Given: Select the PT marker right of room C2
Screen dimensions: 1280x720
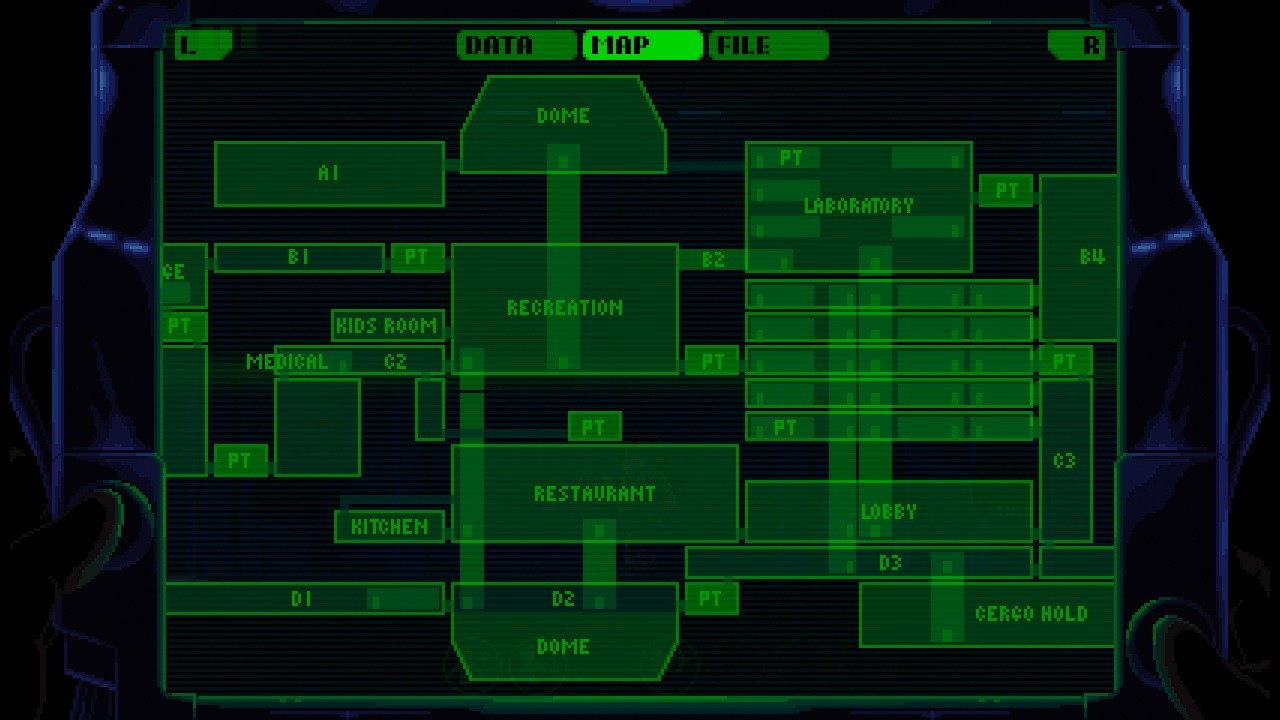Looking at the screenshot, I should (711, 361).
